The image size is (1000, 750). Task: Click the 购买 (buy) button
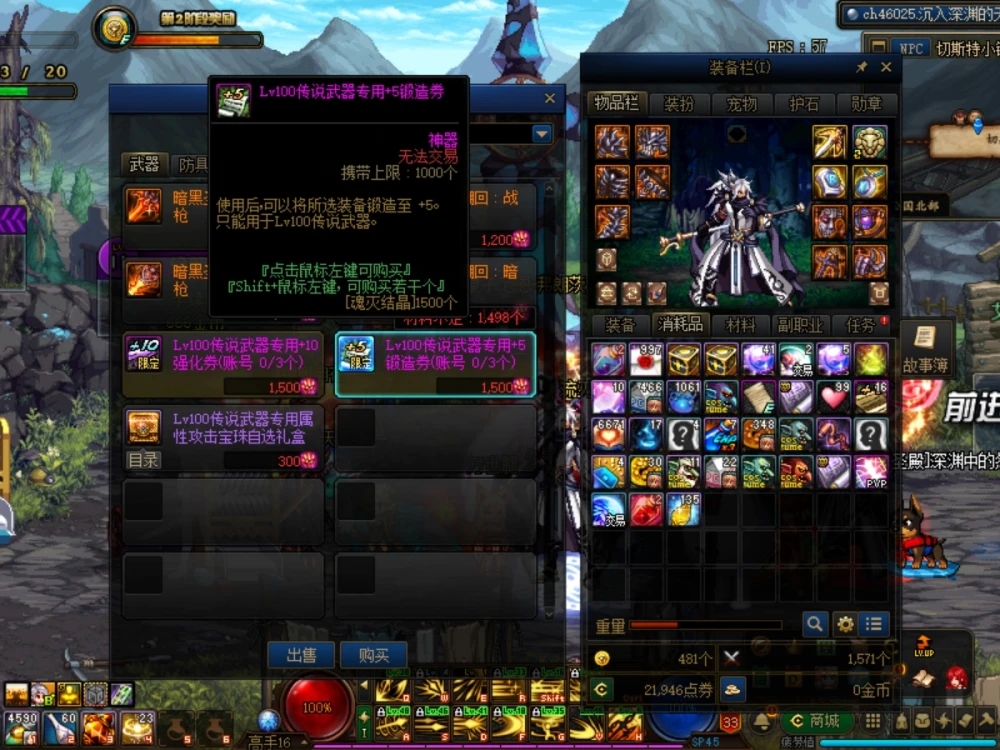pyautogui.click(x=373, y=656)
